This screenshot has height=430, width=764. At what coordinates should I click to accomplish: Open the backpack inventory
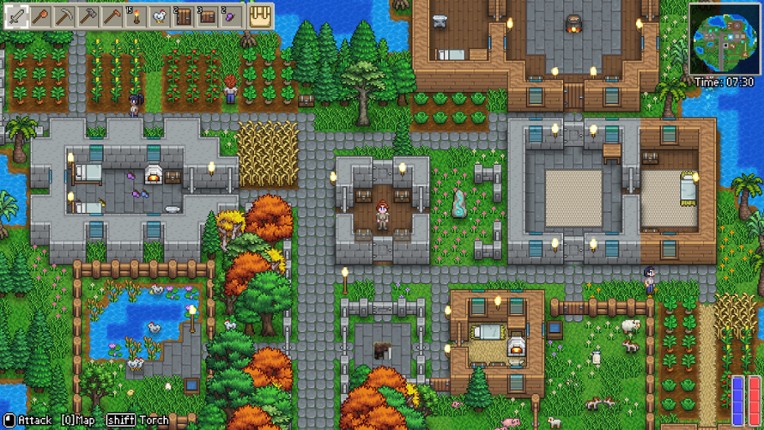260,16
